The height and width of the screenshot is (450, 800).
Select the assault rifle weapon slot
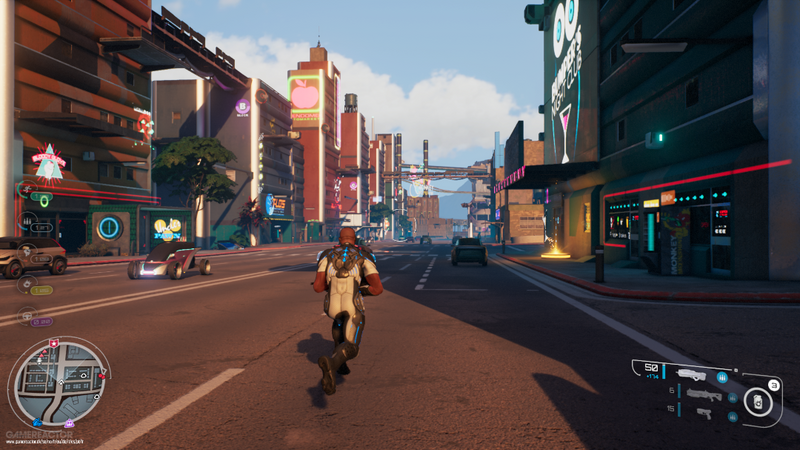pyautogui.click(x=690, y=375)
